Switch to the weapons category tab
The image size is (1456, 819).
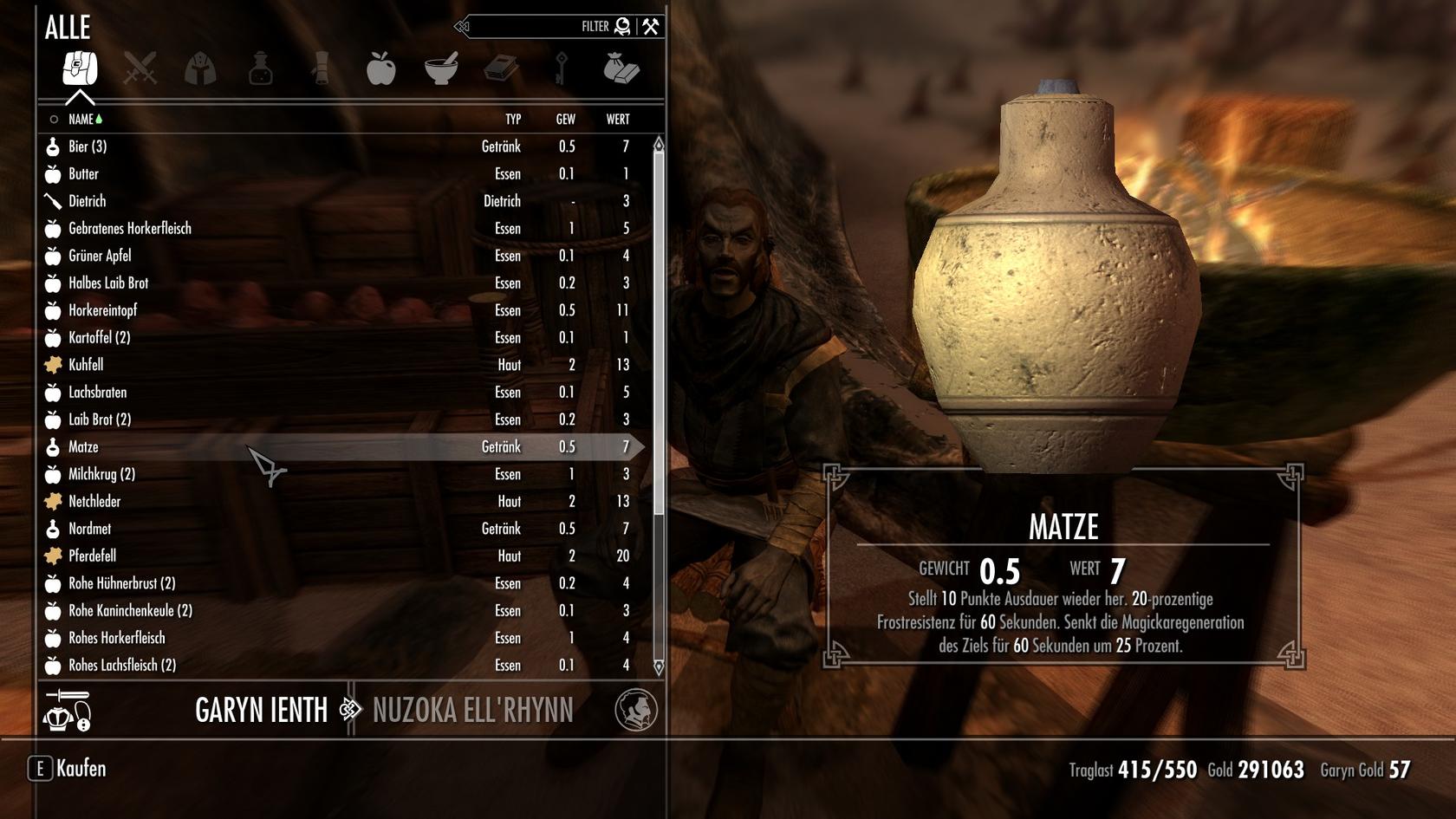point(140,68)
